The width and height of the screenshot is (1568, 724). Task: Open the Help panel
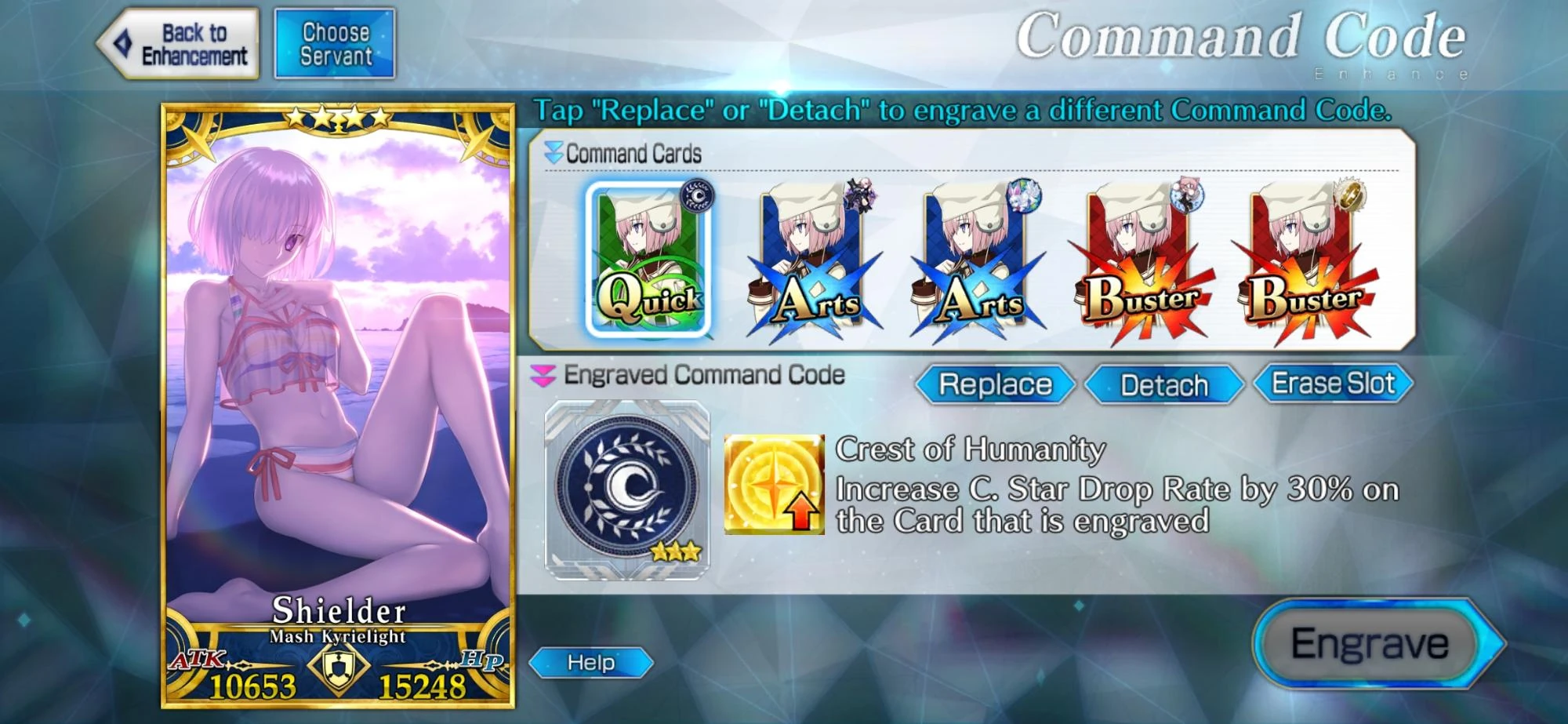[593, 661]
